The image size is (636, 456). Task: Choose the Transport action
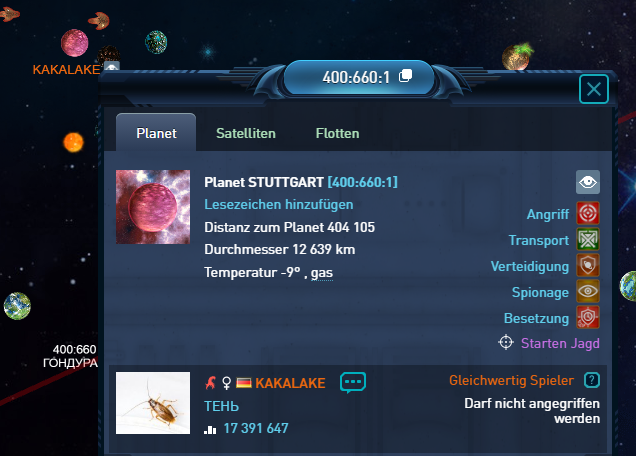click(587, 240)
